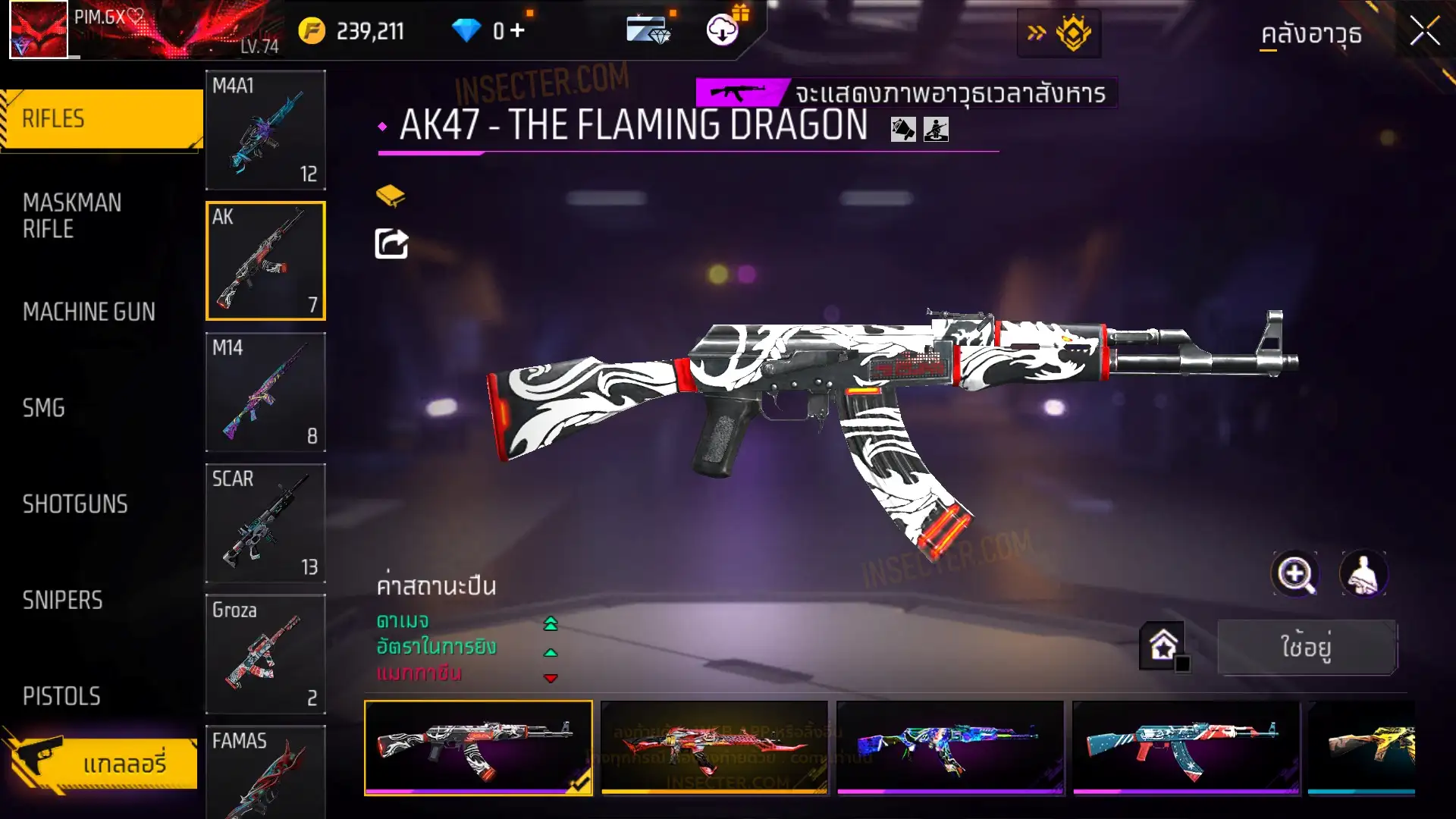Add diamonds with the plus button
The width and height of the screenshot is (1456, 819).
518,30
